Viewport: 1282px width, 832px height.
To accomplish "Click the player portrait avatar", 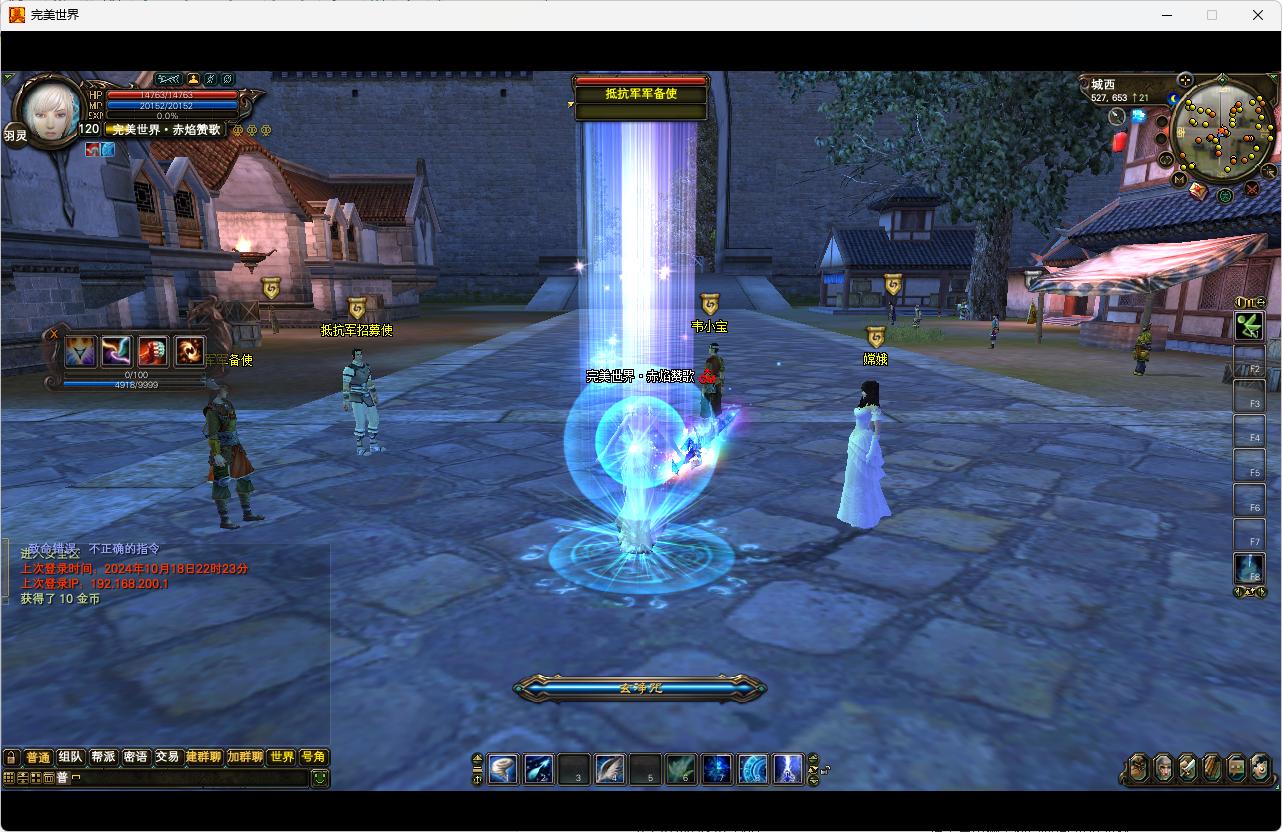I will tap(50, 112).
